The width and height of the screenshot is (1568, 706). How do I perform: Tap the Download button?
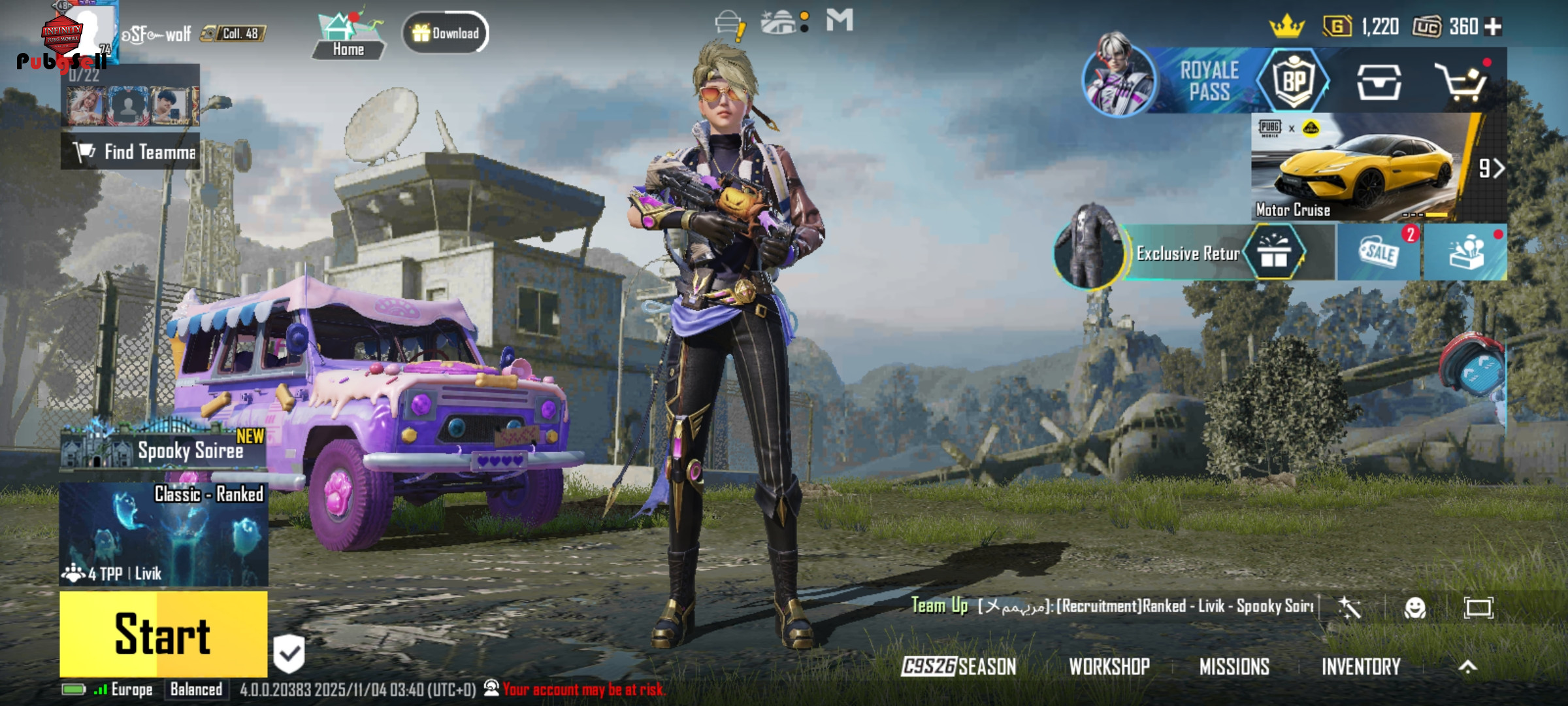point(446,33)
